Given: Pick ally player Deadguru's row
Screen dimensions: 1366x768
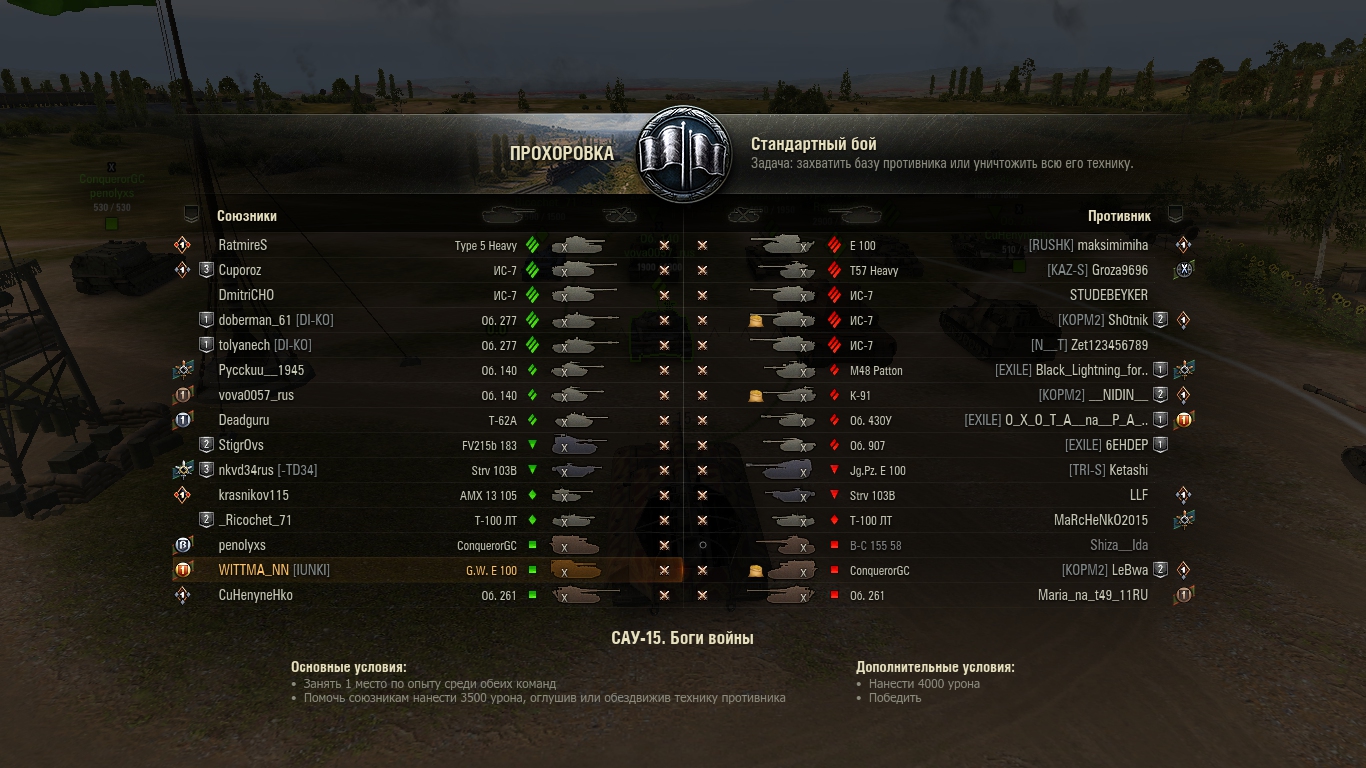Looking at the screenshot, I should 244,420.
